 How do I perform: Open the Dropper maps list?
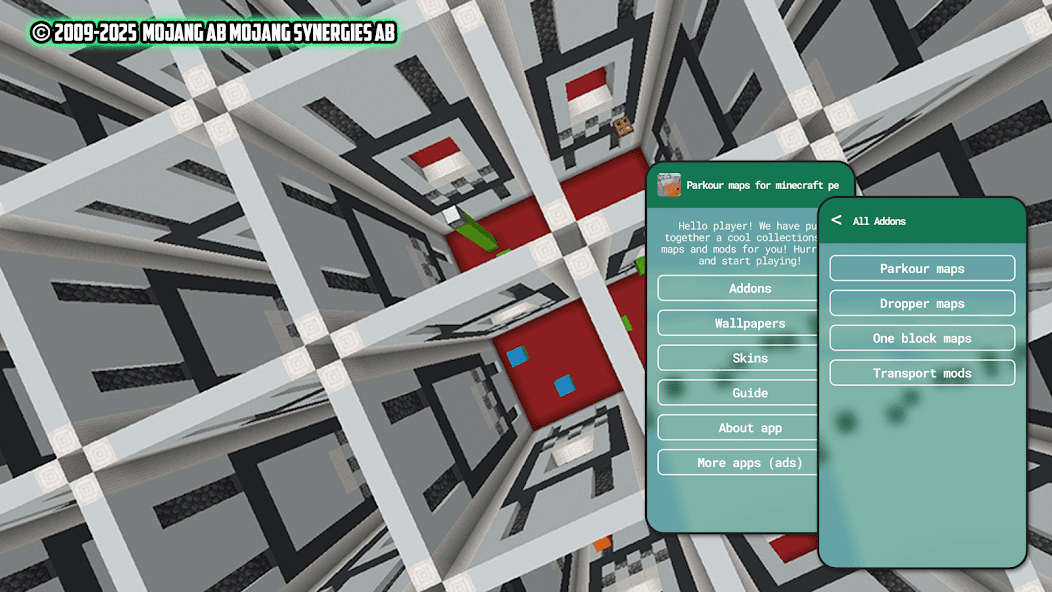[x=922, y=303]
